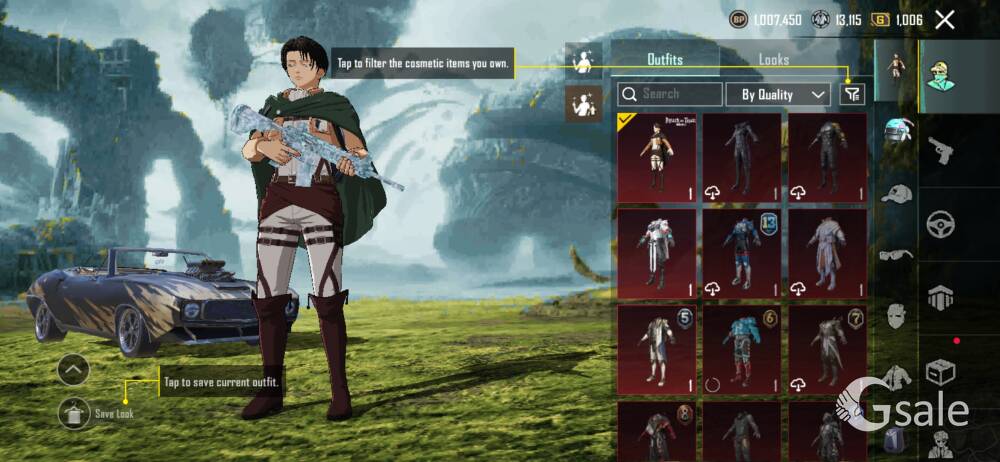This screenshot has width=1000, height=462.
Task: Switch to the pistol weapons section
Action: coord(941,151)
